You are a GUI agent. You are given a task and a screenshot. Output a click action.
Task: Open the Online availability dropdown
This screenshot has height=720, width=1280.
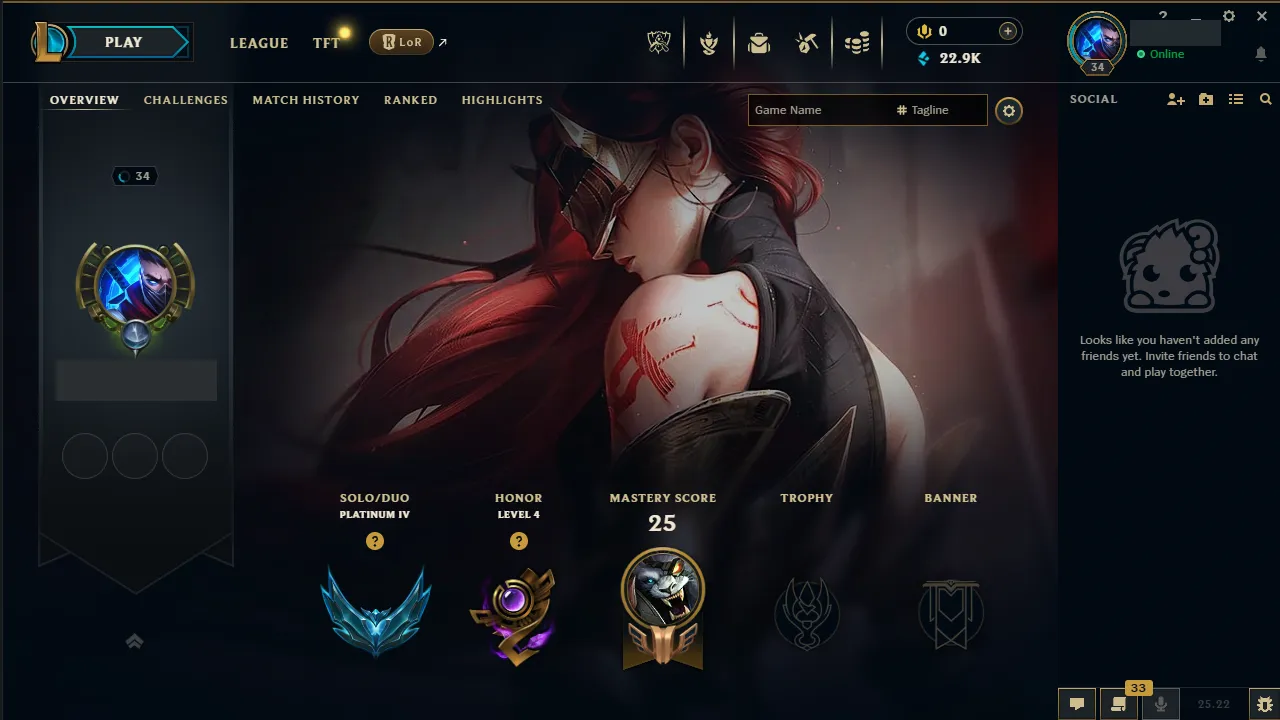[x=1163, y=54]
